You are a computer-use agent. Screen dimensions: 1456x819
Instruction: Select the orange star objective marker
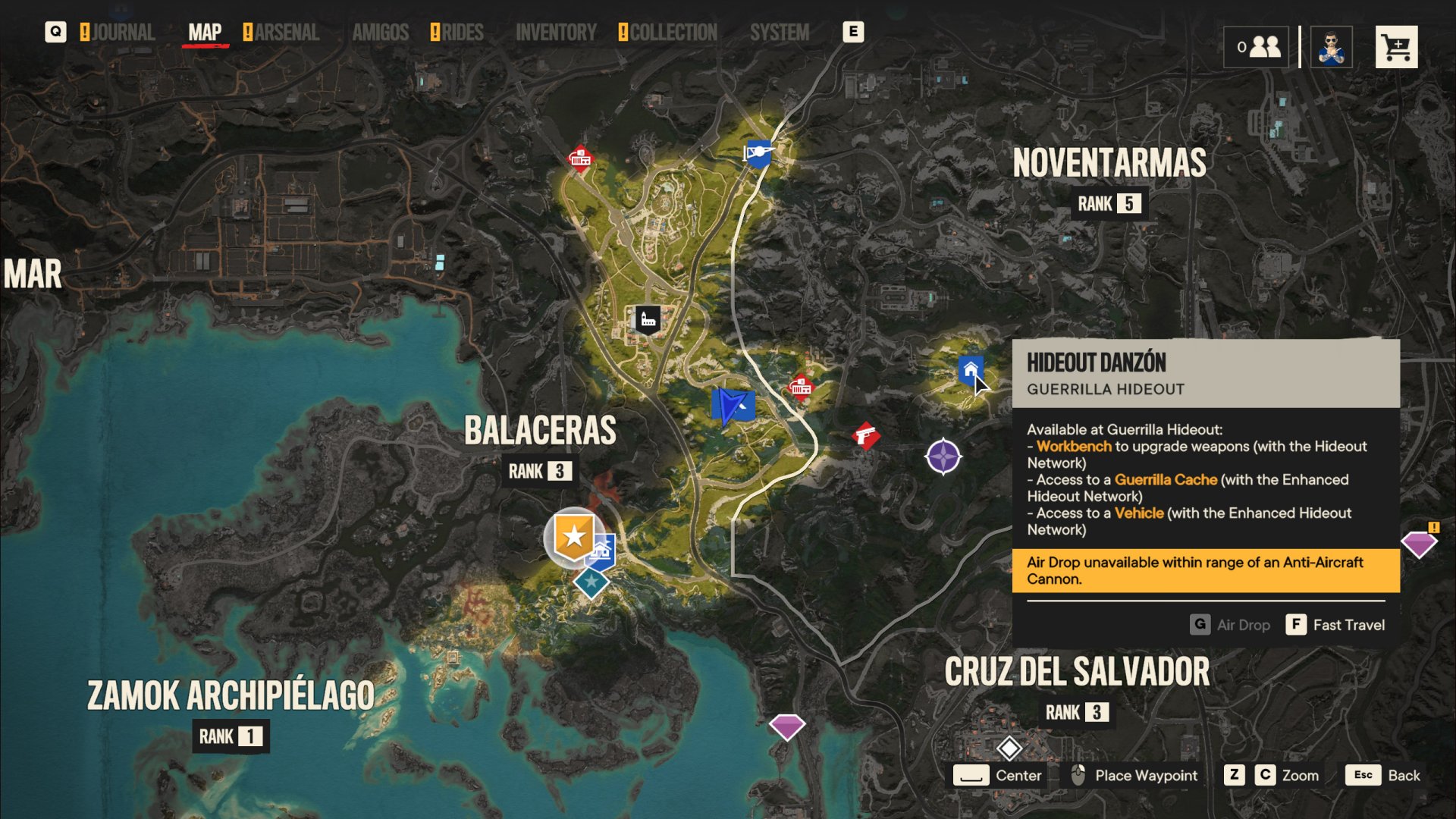point(573,536)
